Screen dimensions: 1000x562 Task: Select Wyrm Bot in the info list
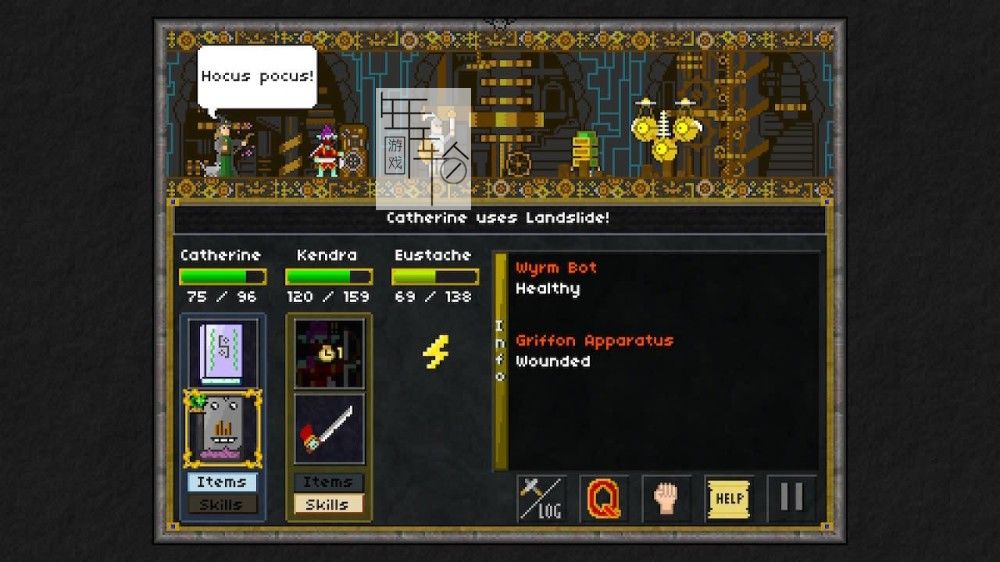[x=556, y=268]
